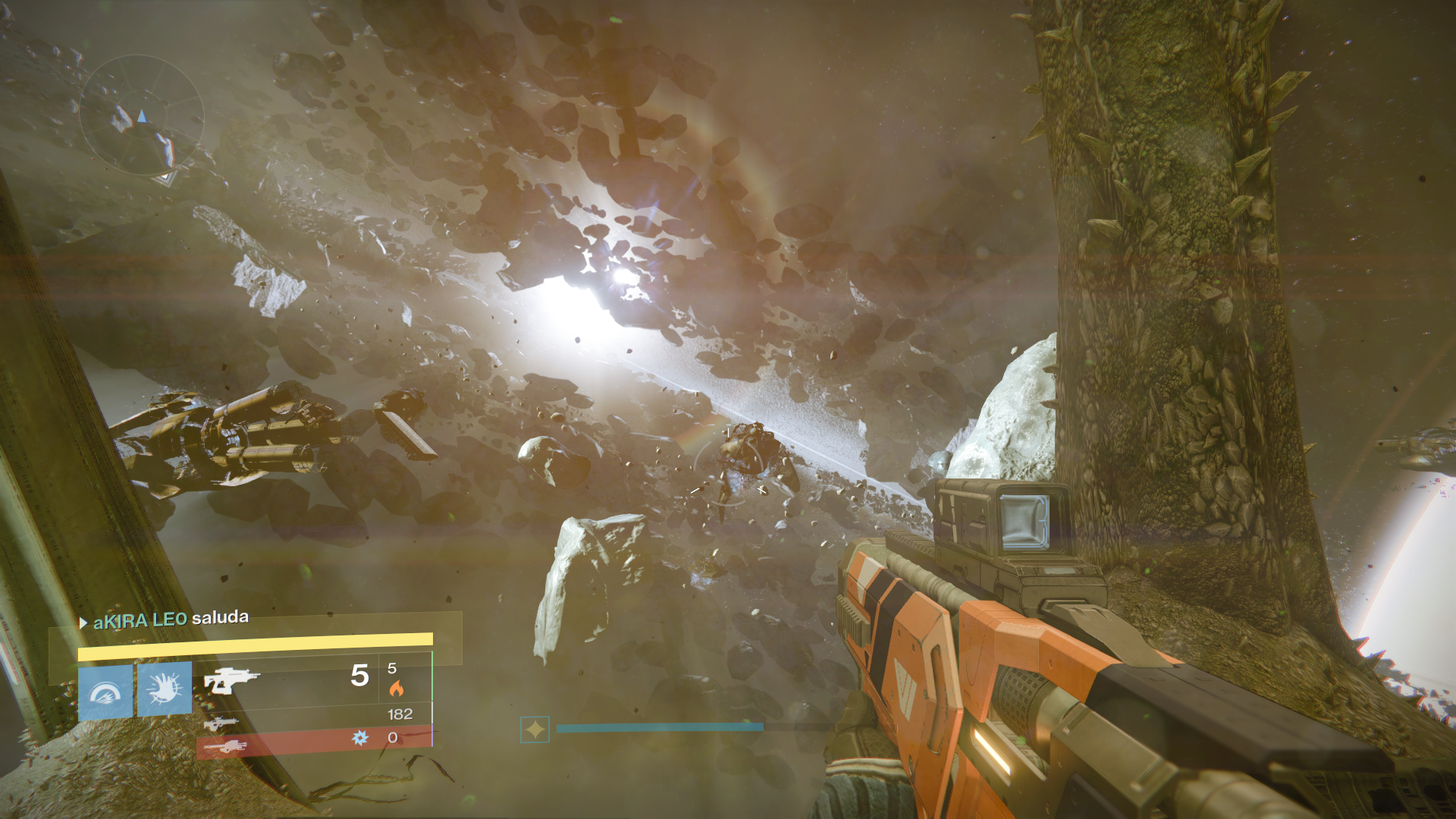The height and width of the screenshot is (819, 1456).
Task: Select the equipped primary weapon icon
Action: click(231, 680)
